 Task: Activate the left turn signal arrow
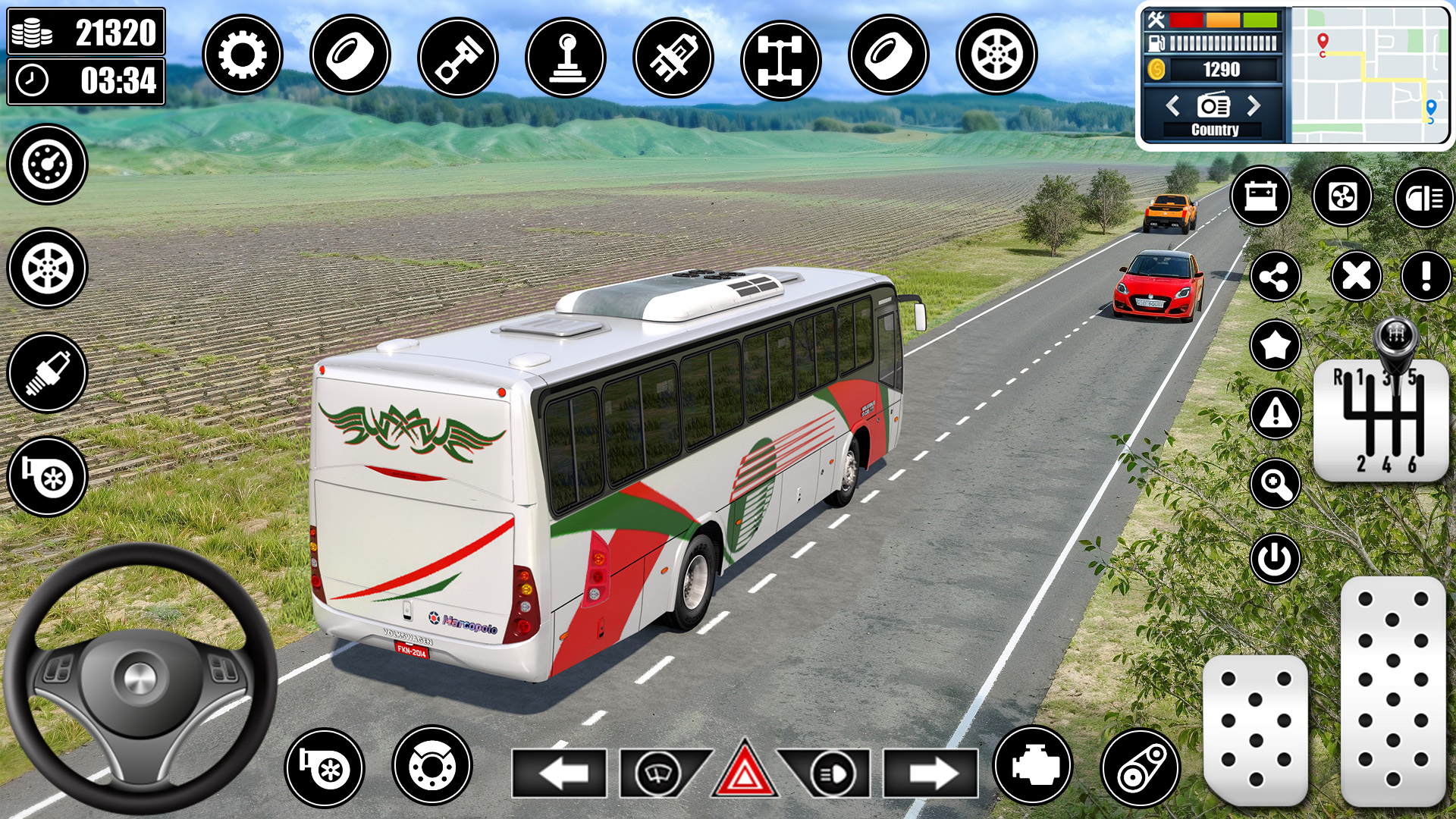[x=559, y=773]
